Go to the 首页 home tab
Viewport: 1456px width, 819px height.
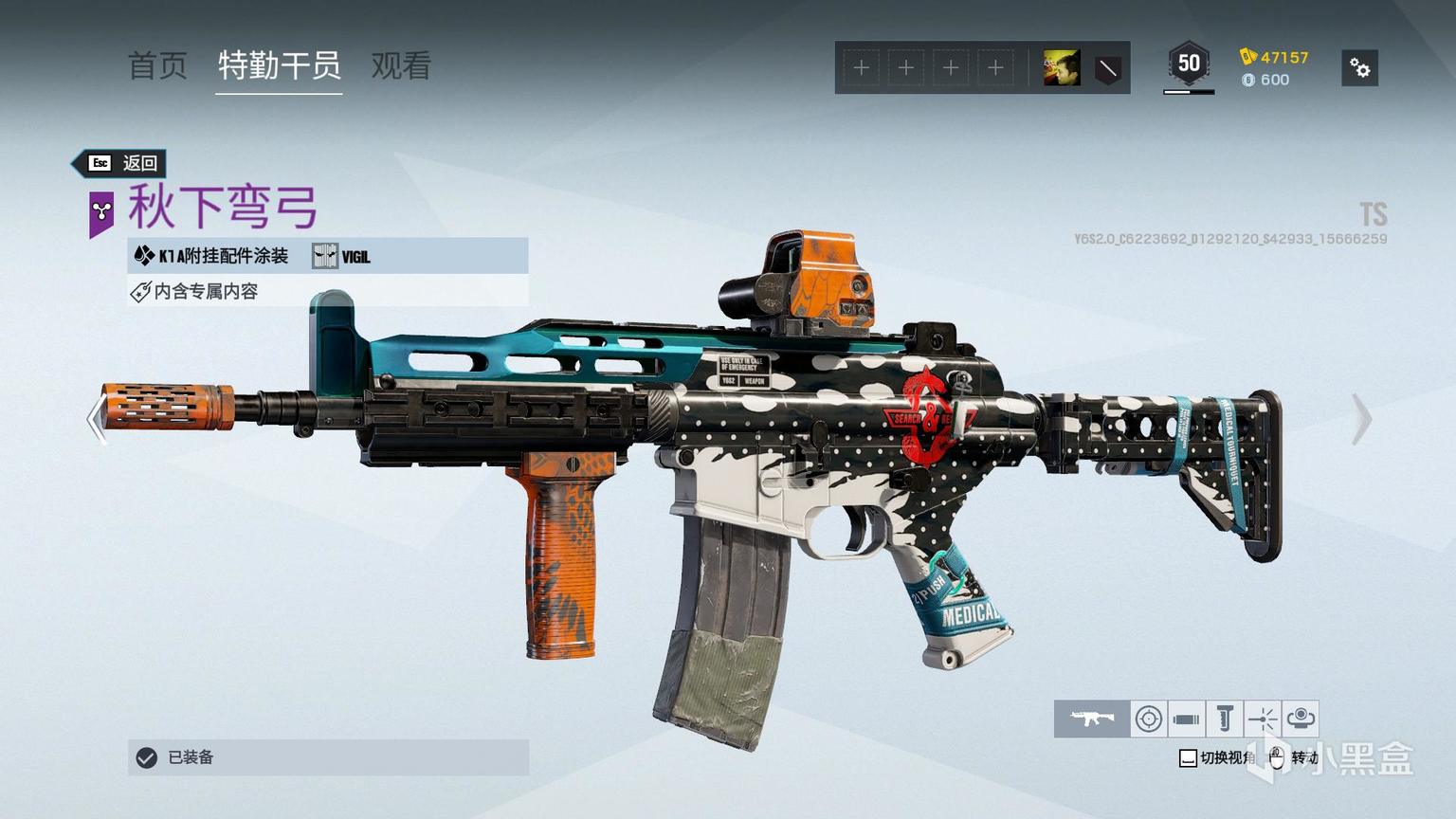click(x=157, y=65)
